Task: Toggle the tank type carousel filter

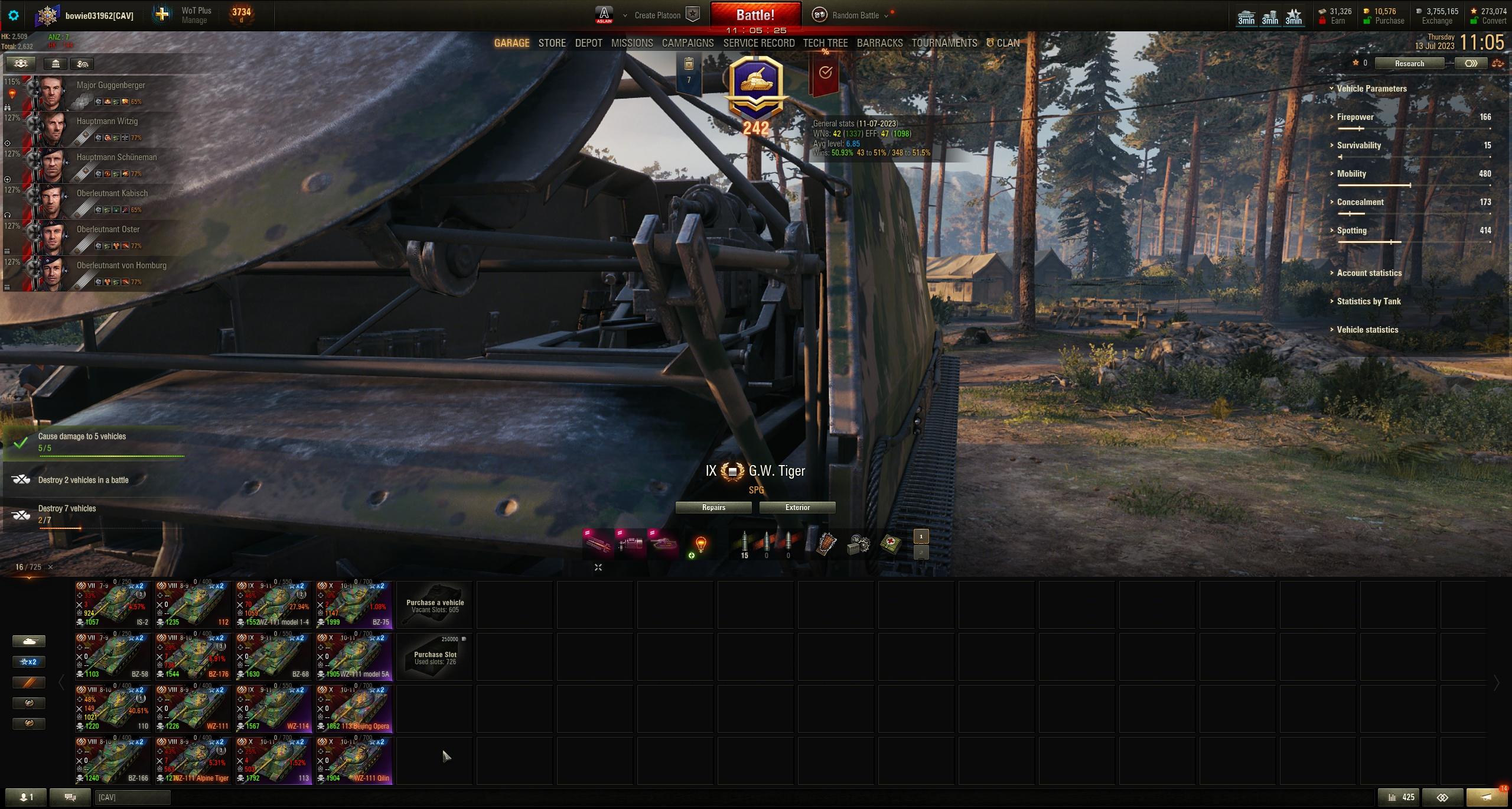Action: pos(29,641)
